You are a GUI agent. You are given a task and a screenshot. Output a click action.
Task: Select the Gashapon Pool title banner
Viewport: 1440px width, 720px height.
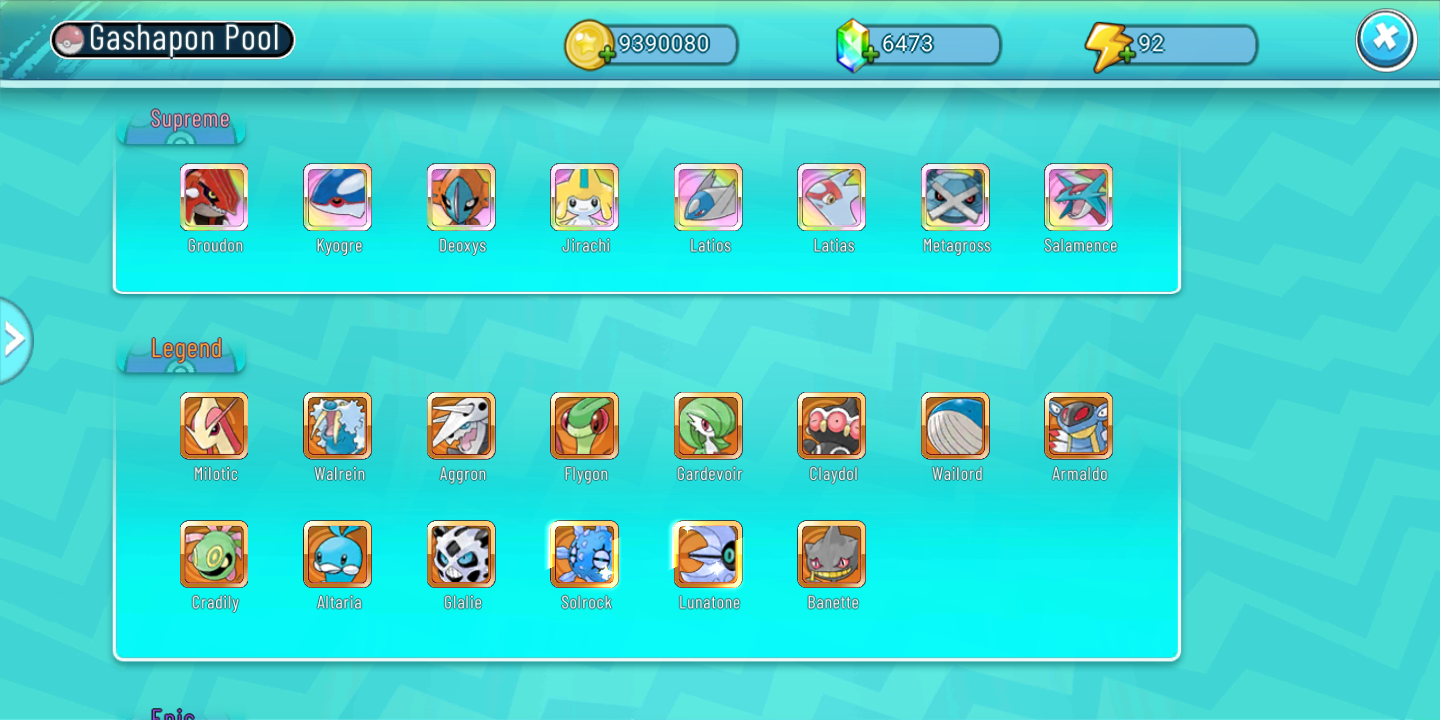pyautogui.click(x=172, y=39)
